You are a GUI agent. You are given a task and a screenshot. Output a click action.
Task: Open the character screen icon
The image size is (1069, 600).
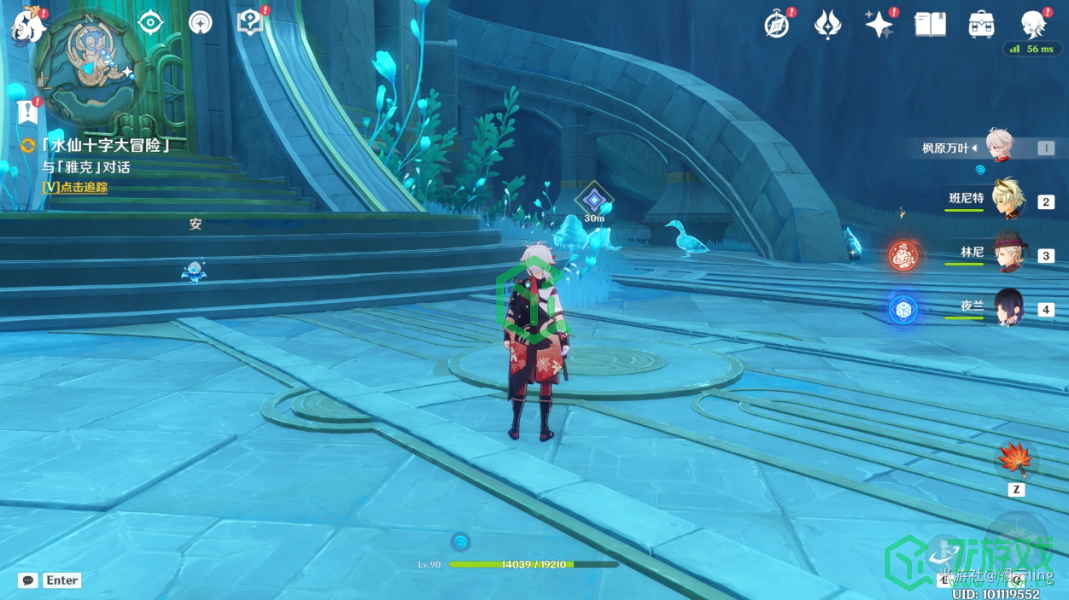point(1032,24)
